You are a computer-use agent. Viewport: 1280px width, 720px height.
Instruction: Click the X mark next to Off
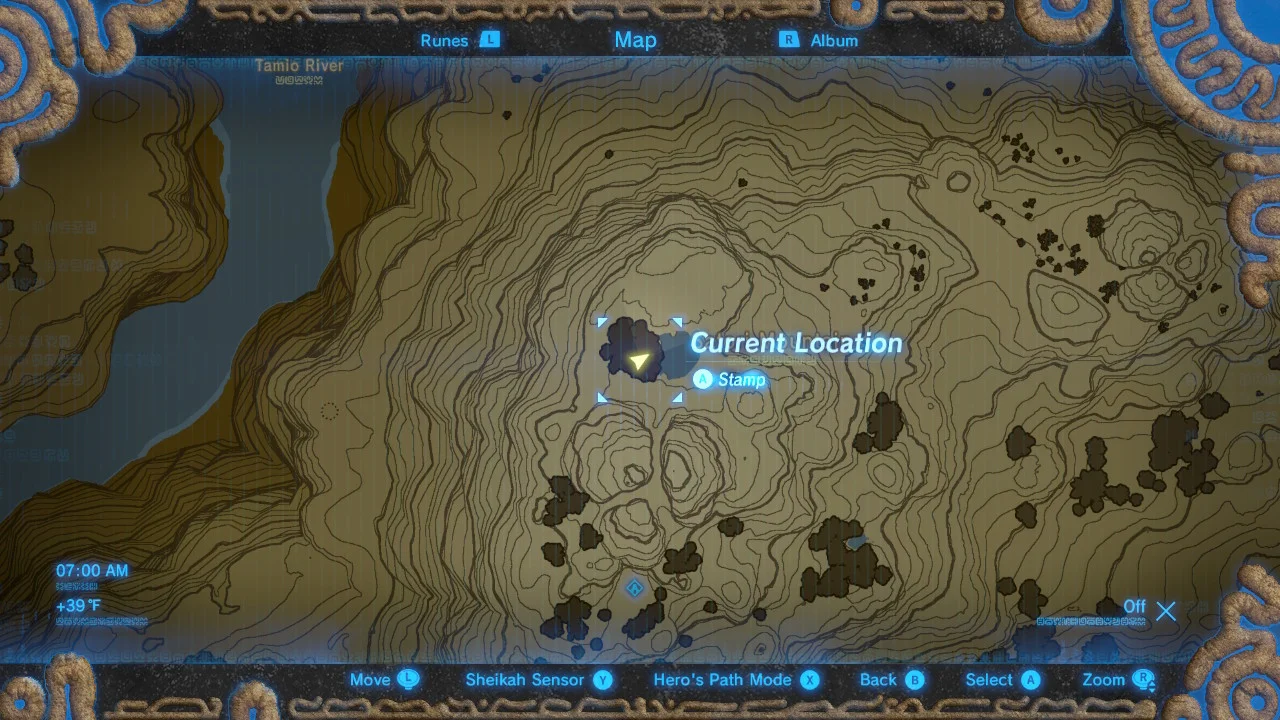1166,610
